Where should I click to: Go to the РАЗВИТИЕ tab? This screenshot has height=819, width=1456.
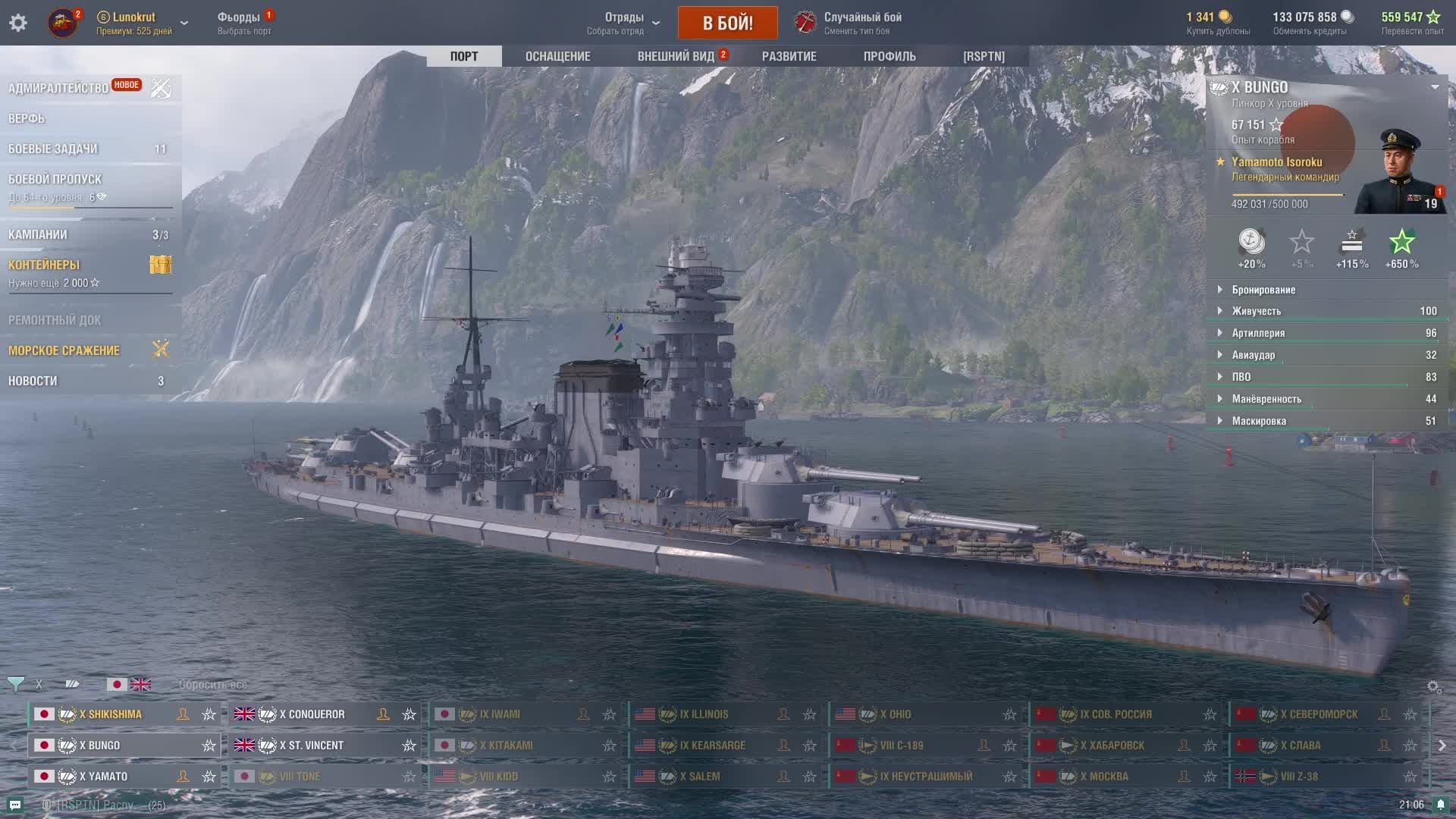click(789, 56)
